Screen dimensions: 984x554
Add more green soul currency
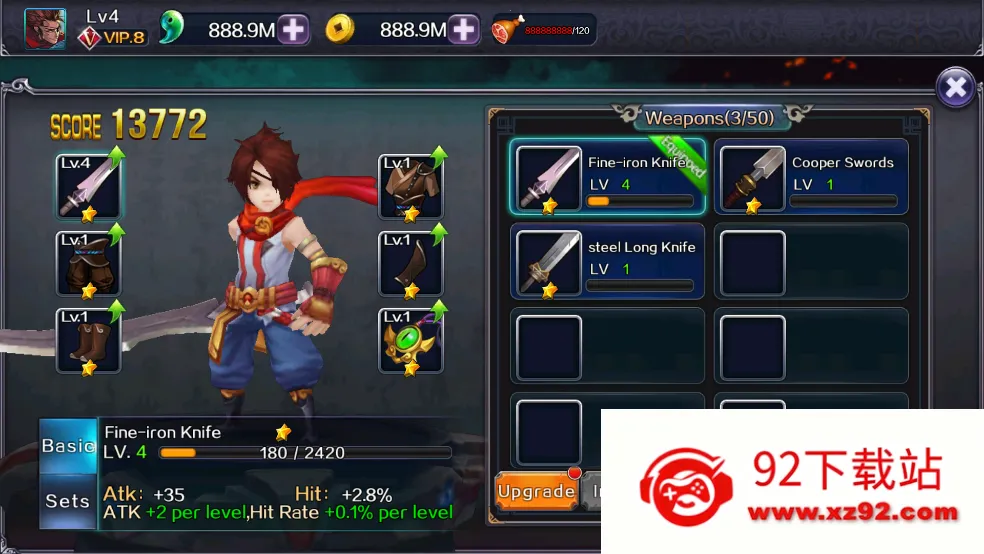293,30
